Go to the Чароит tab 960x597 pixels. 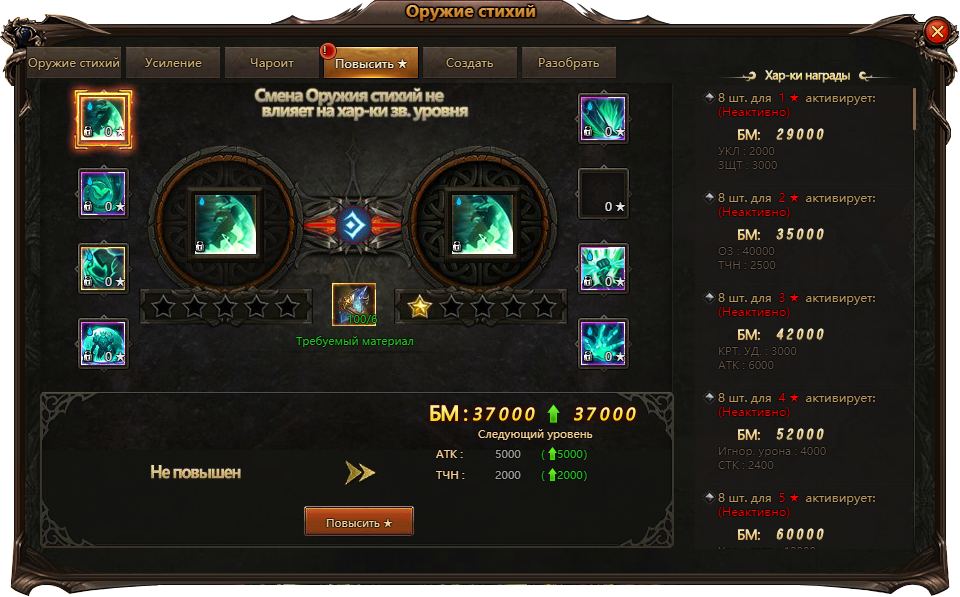coord(272,63)
